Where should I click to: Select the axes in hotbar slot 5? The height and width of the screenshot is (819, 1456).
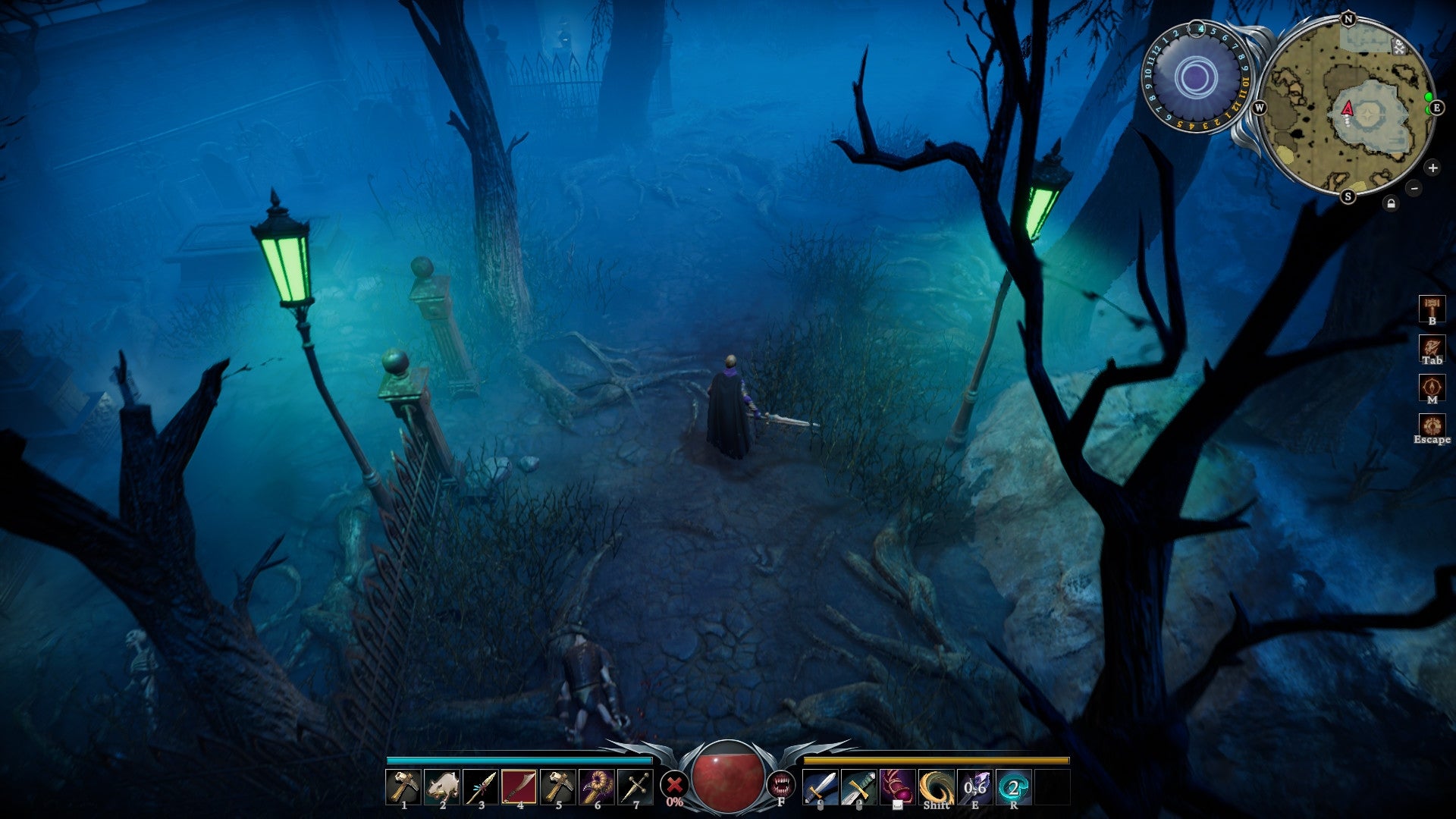(559, 785)
